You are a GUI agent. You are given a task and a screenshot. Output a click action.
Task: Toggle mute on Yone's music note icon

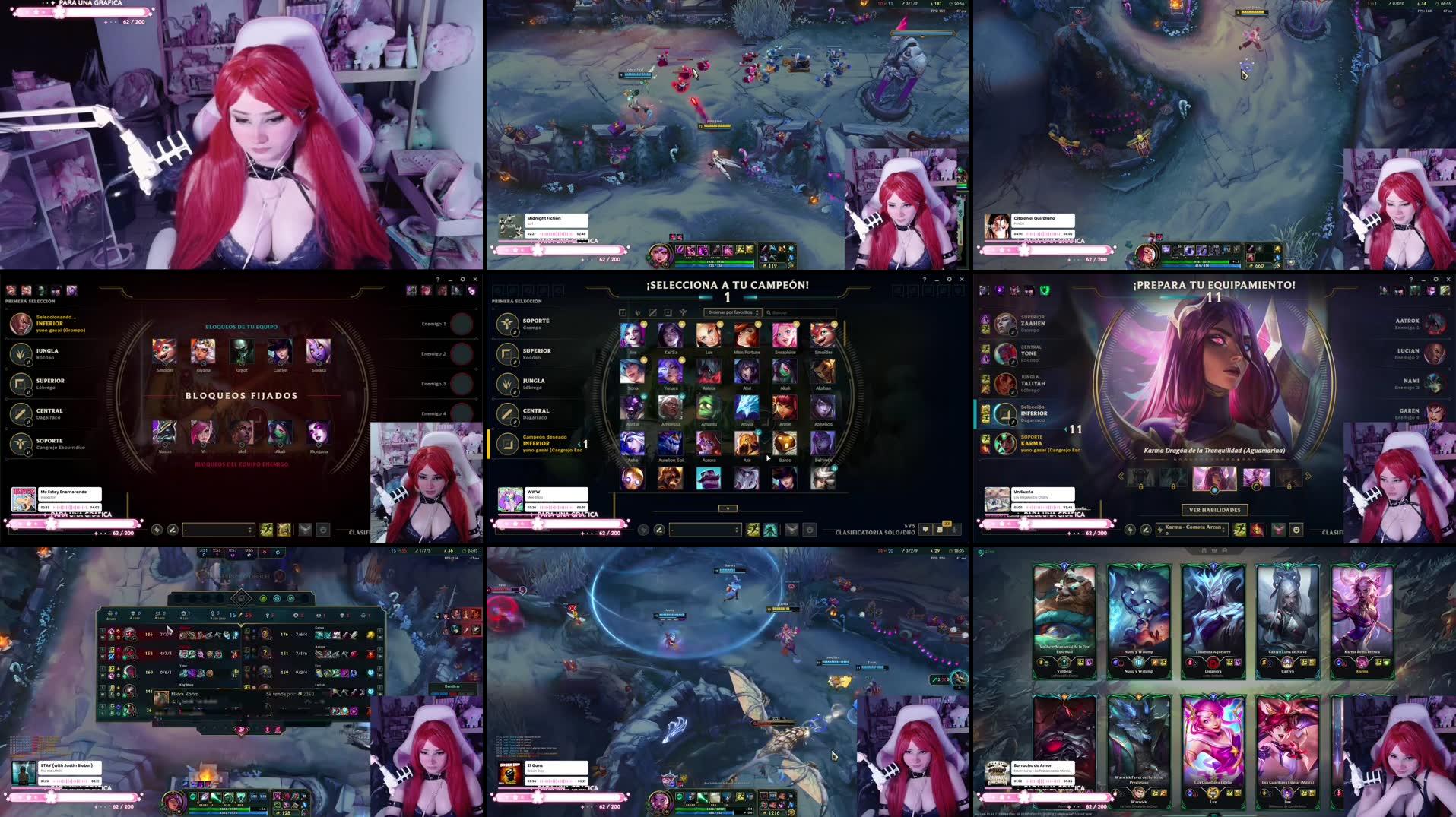pyautogui.click(x=1013, y=362)
